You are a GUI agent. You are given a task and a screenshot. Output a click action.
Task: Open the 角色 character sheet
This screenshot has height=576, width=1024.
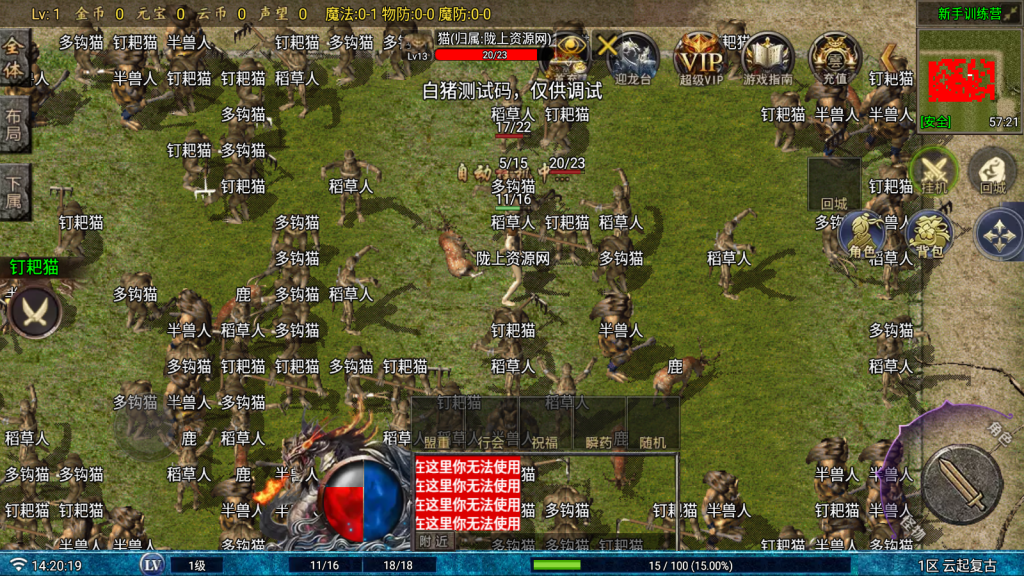point(862,233)
